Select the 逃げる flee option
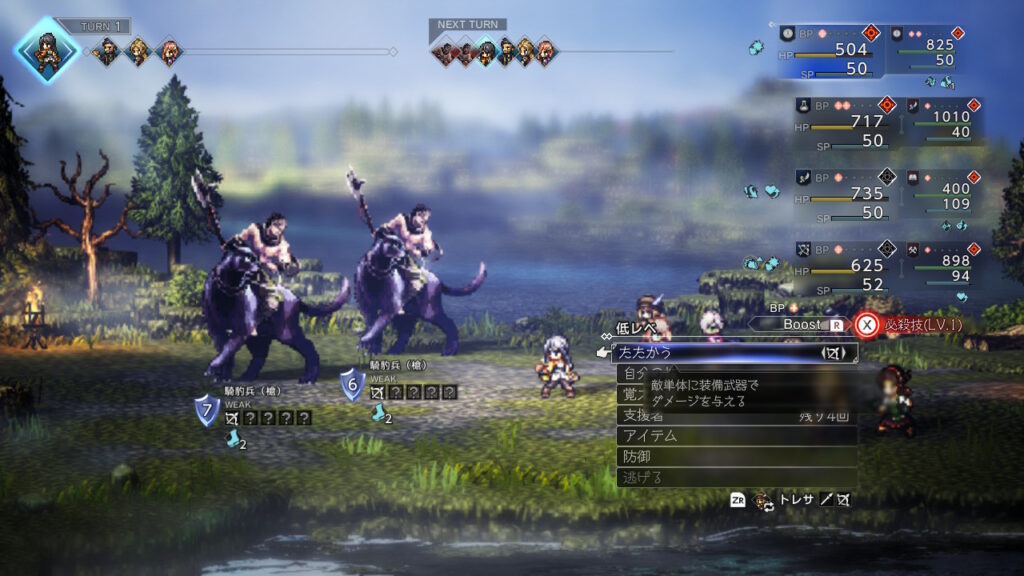This screenshot has width=1024, height=576. [735, 477]
